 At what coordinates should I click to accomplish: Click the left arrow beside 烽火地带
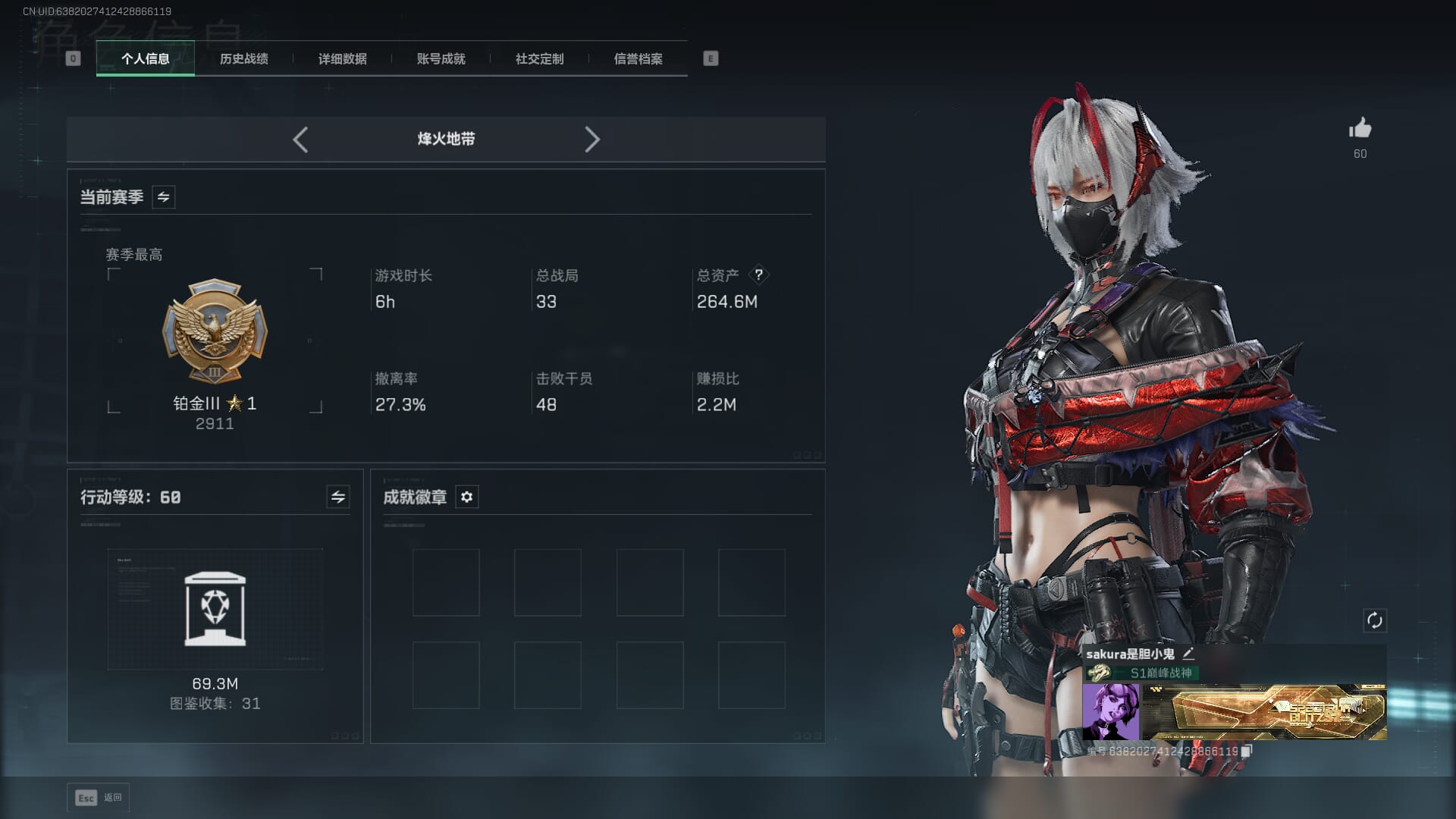coord(300,140)
